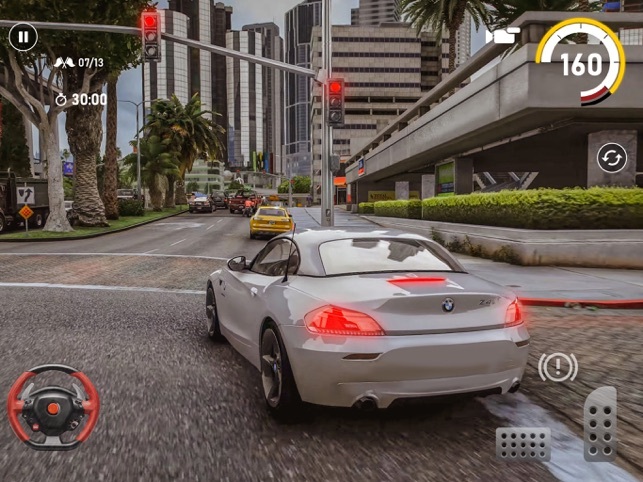Activate the handbrake button

(557, 367)
